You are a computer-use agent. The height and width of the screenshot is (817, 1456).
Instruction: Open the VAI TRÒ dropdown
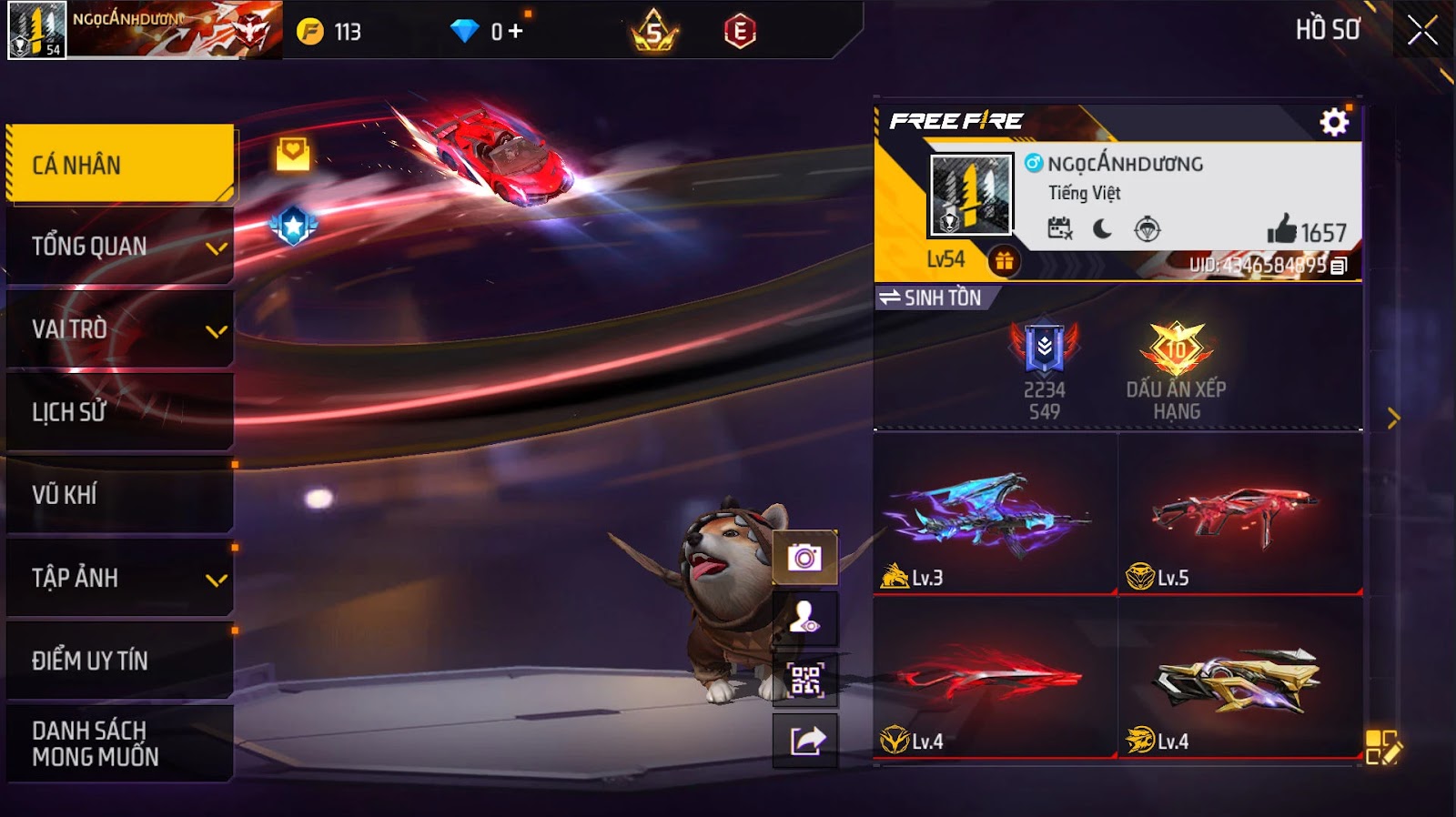[x=119, y=329]
